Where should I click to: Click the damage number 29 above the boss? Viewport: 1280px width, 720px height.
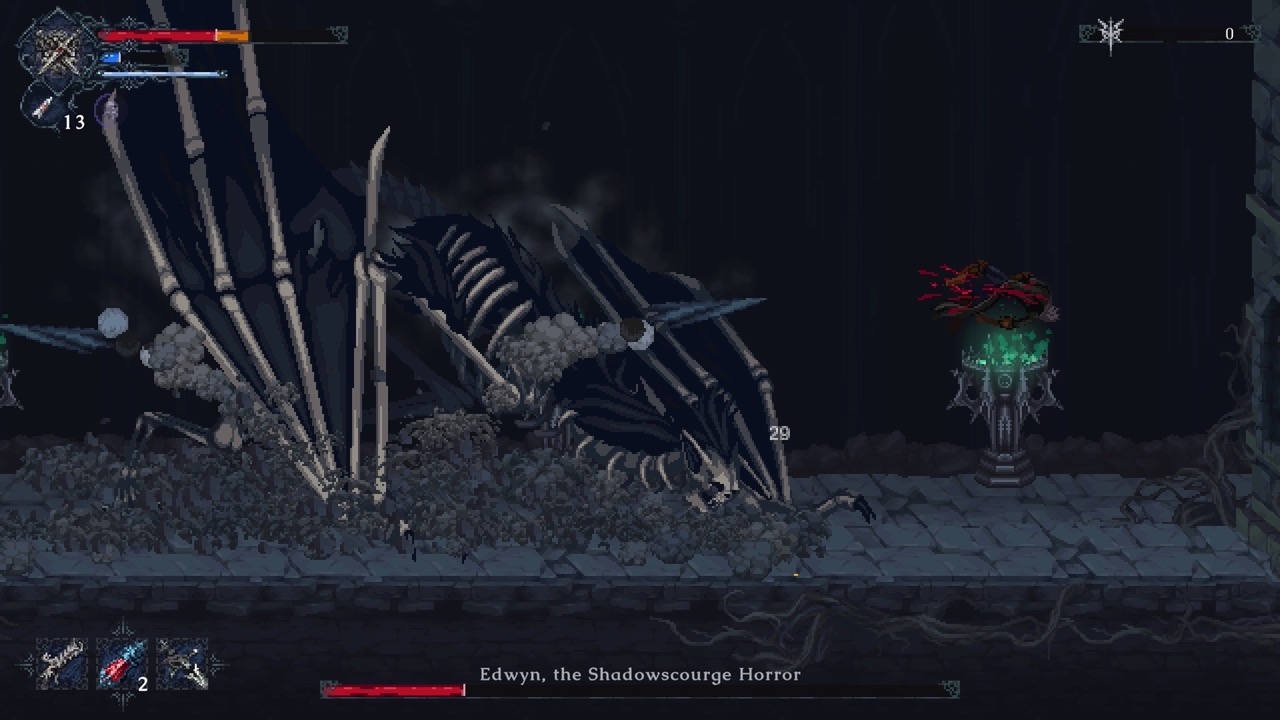(778, 434)
